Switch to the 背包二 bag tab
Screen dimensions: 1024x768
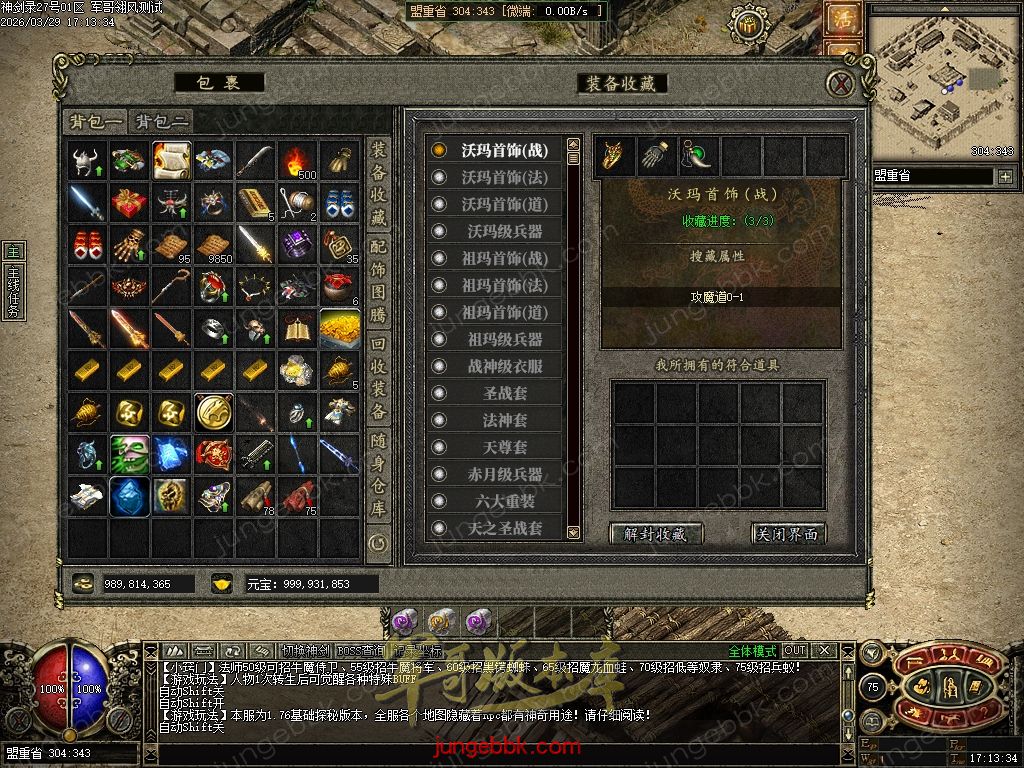click(x=162, y=121)
